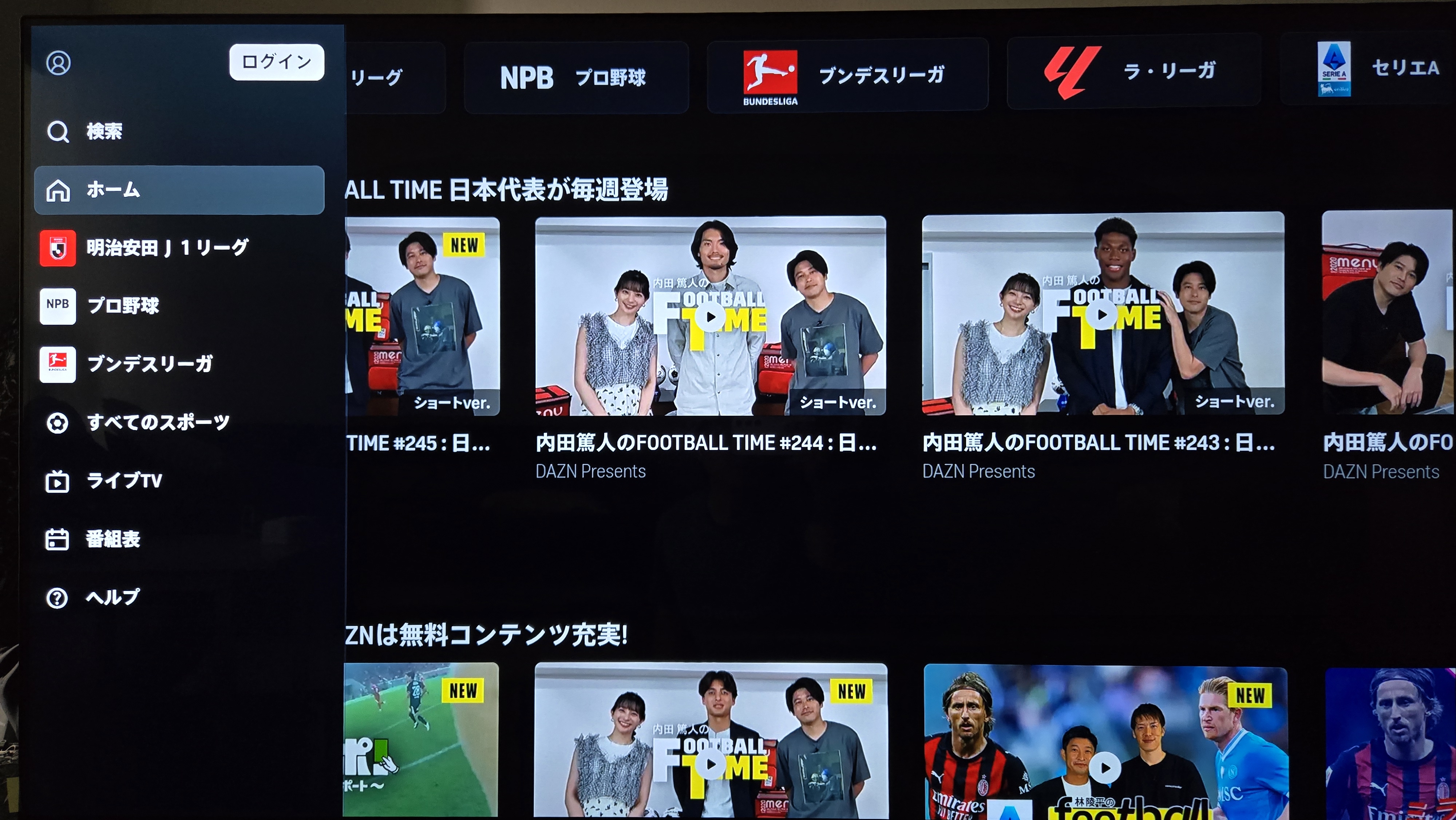Click the profile avatar icon at top left
Viewport: 1456px width, 820px height.
[58, 63]
